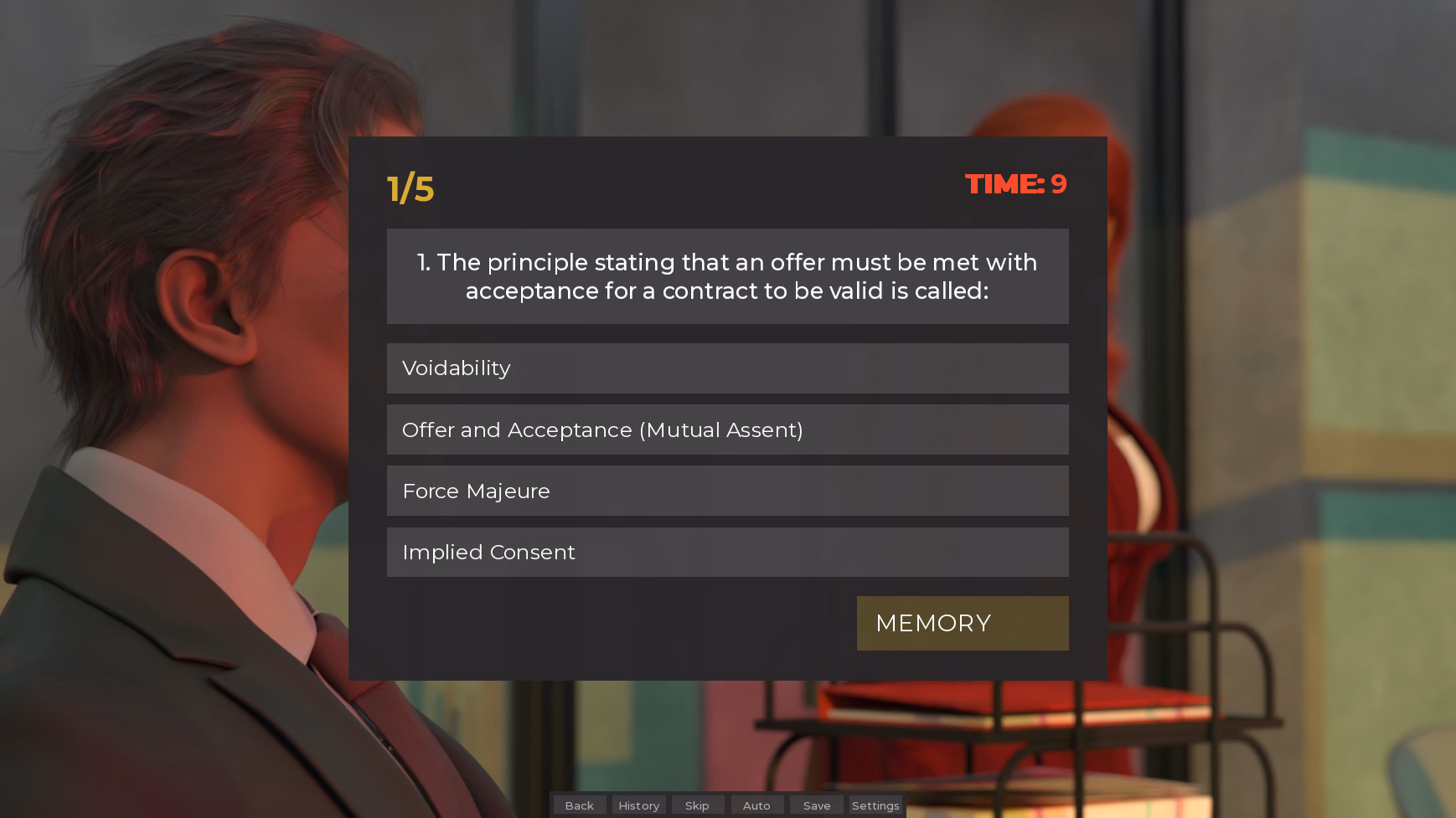The width and height of the screenshot is (1456, 818).
Task: Open the Save screen
Action: tap(817, 805)
